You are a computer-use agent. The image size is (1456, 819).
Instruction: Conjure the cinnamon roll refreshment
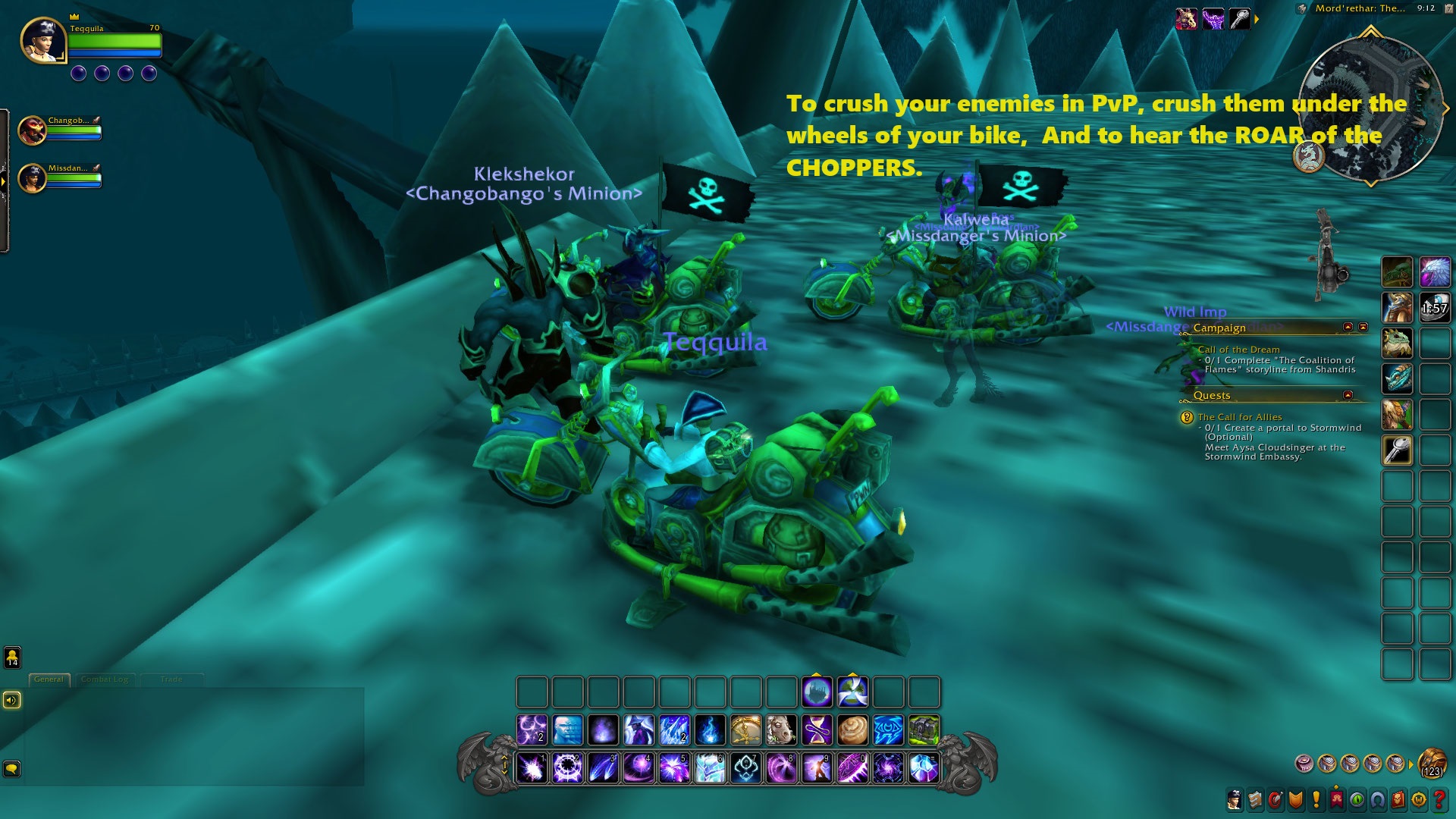[852, 730]
